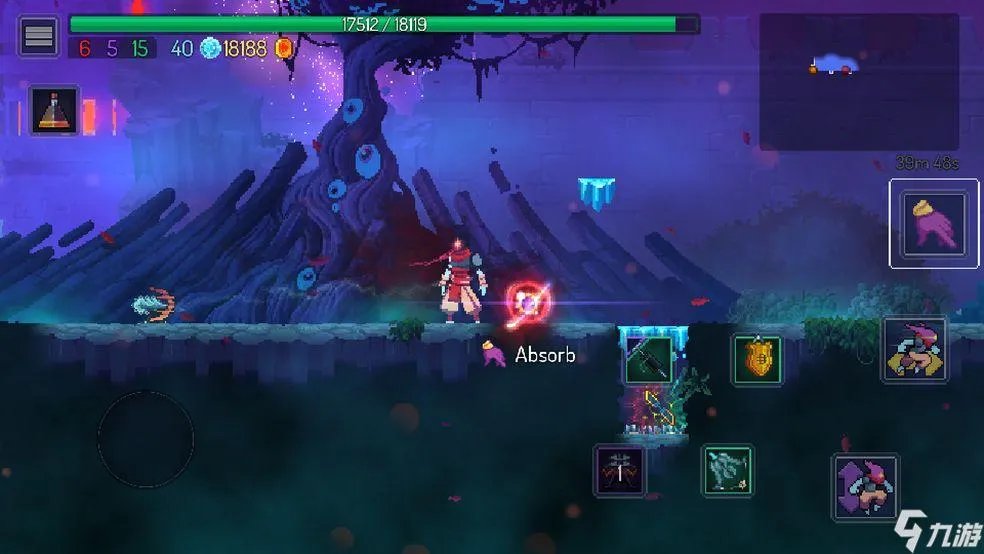
Task: Tap the pink hand interact button
Action: pos(934,223)
